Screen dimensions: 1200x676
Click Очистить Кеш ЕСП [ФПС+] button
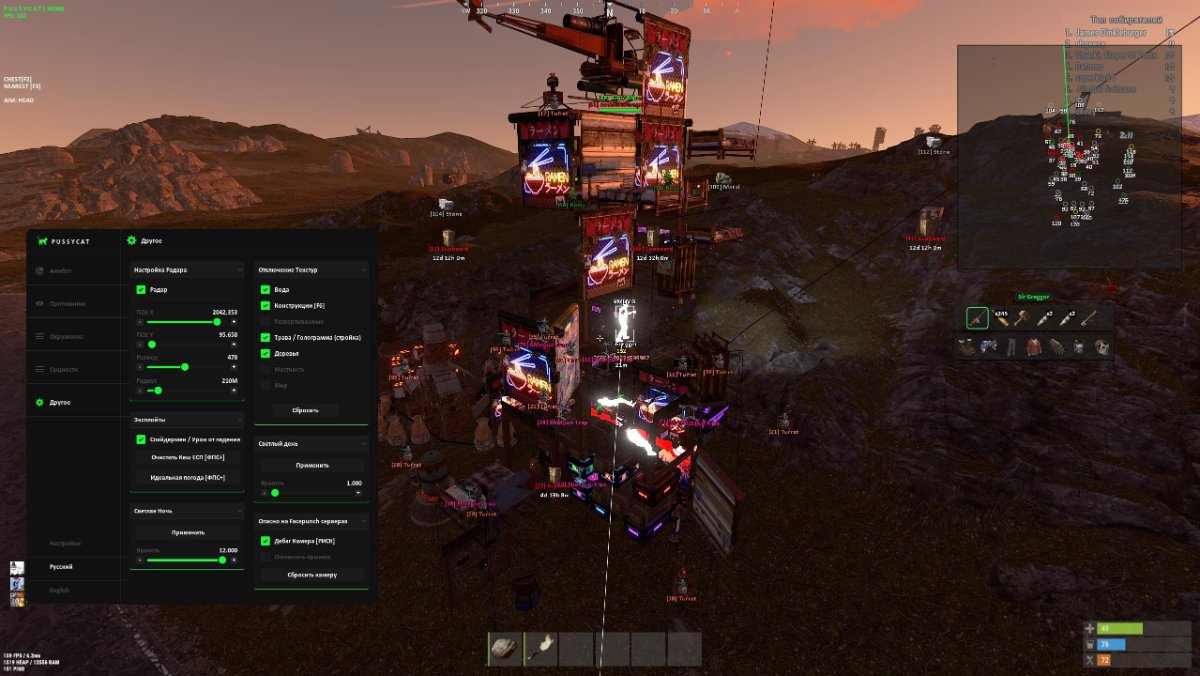pos(187,457)
